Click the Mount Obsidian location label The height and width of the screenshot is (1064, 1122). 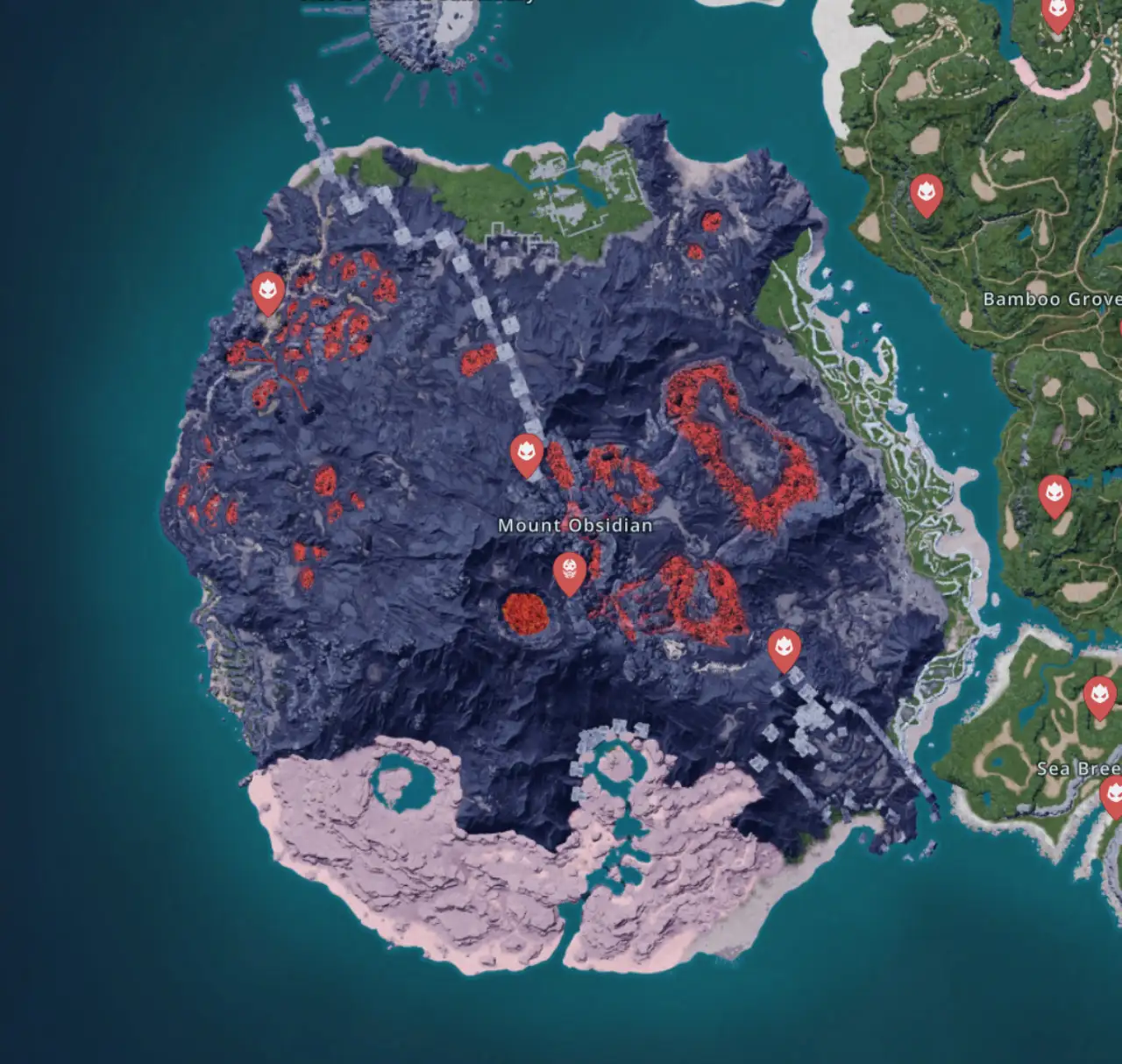[575, 526]
